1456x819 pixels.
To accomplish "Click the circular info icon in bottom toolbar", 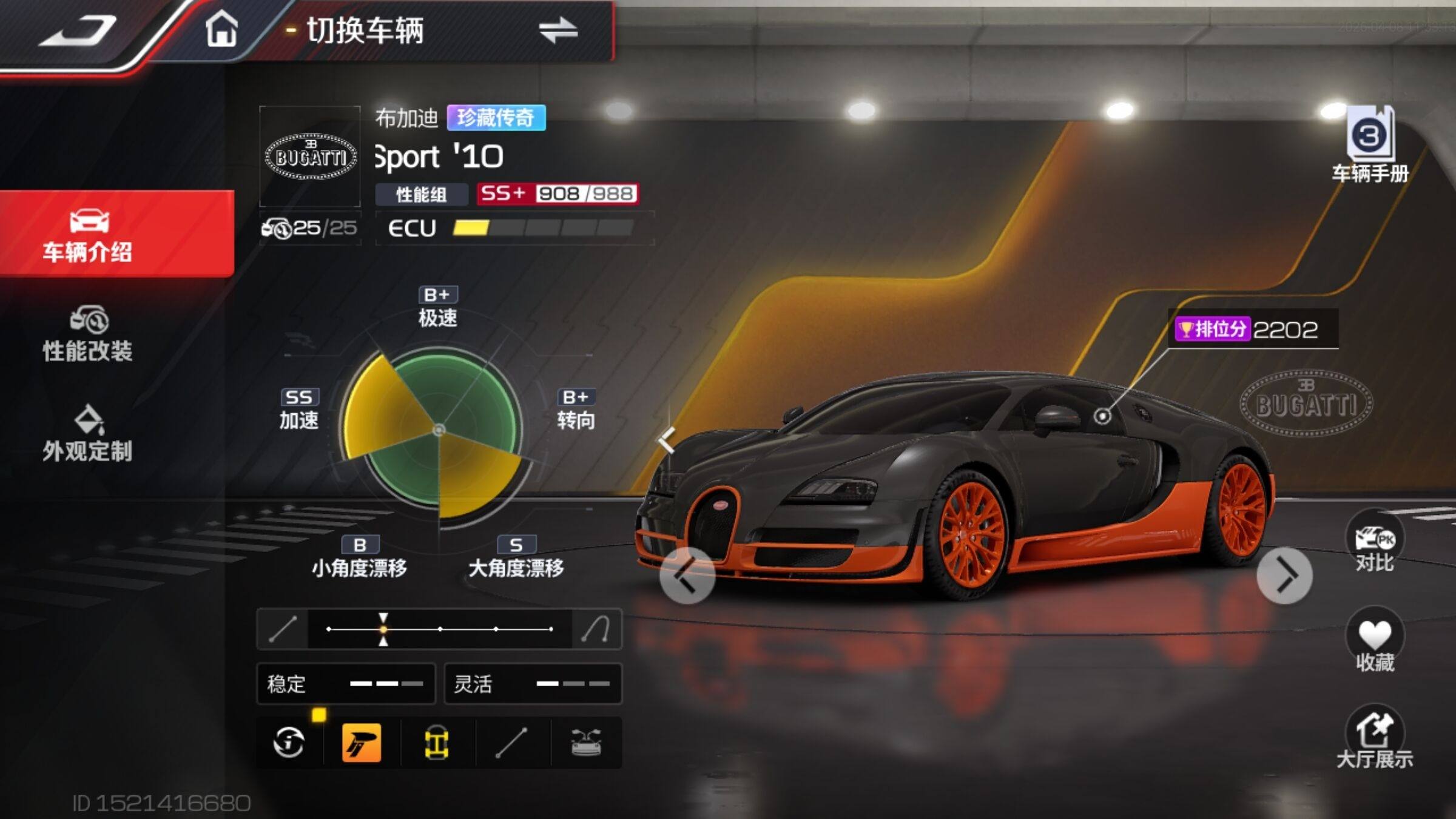I will [289, 742].
